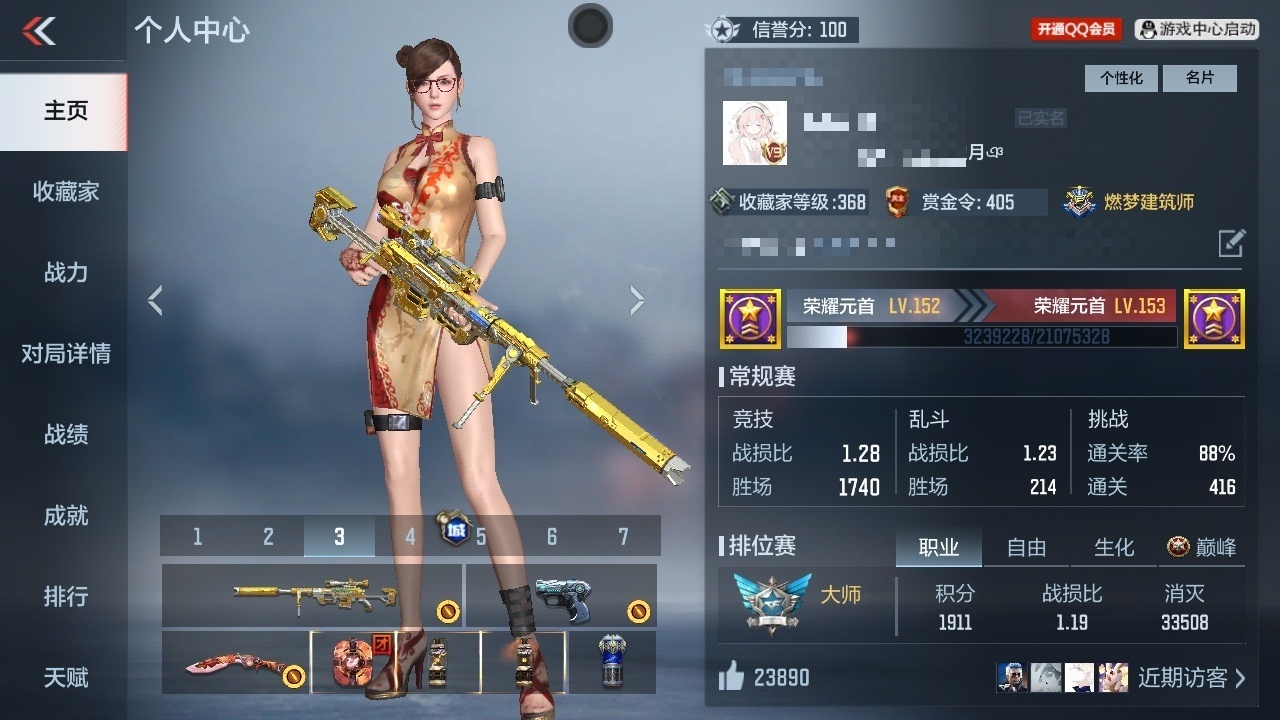Switch to the 自由 ranked tab
The width and height of the screenshot is (1280, 720).
1025,547
